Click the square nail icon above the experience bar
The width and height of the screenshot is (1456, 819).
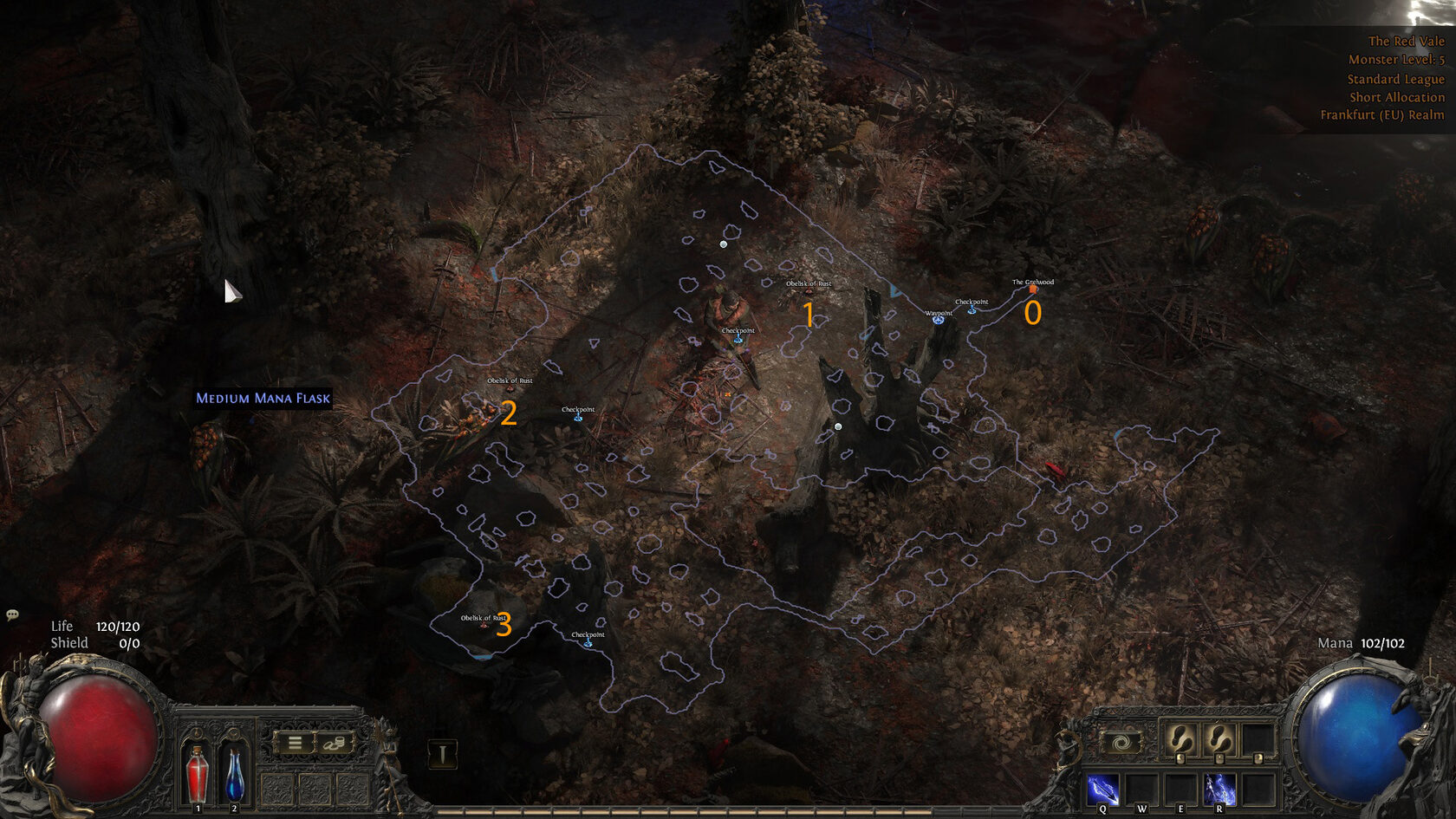click(x=443, y=753)
